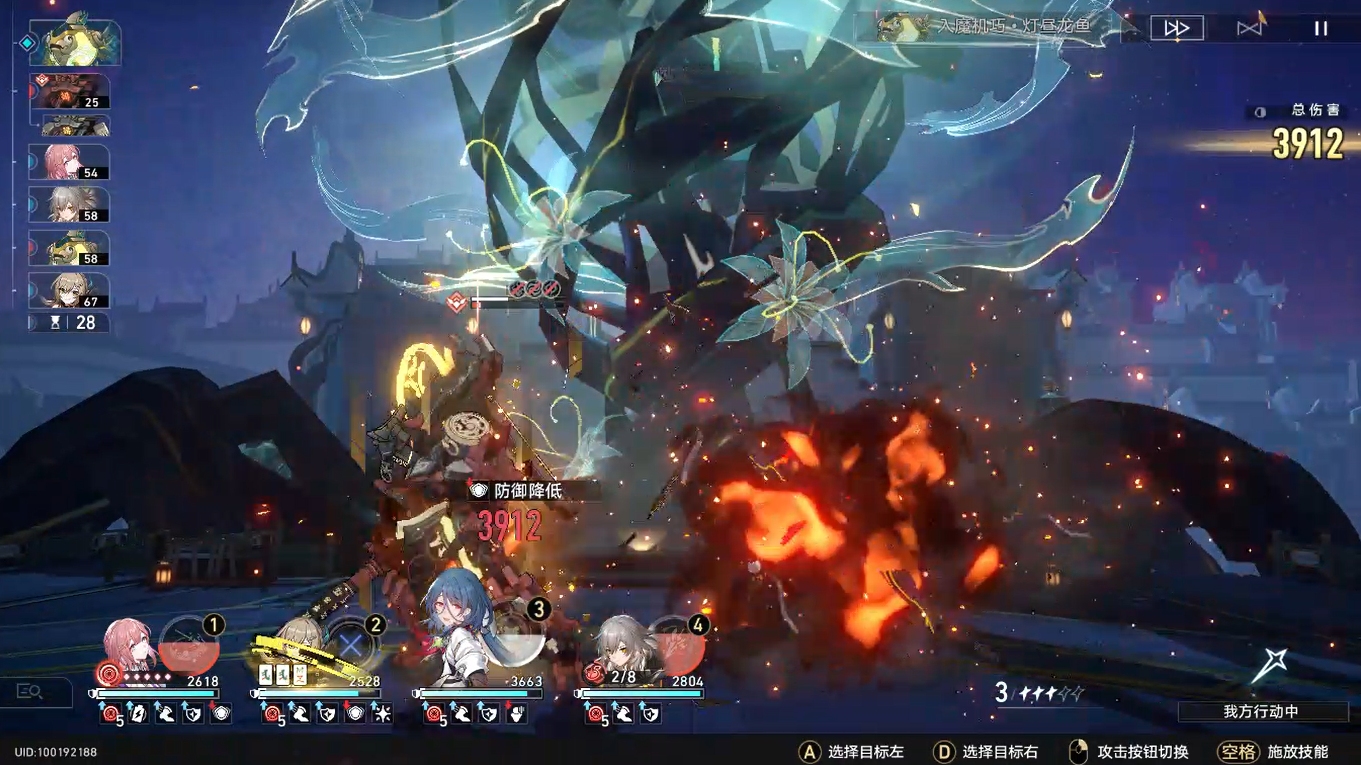Select the pink-haired turn order entry at 54
Image resolution: width=1361 pixels, height=765 pixels.
[x=69, y=162]
